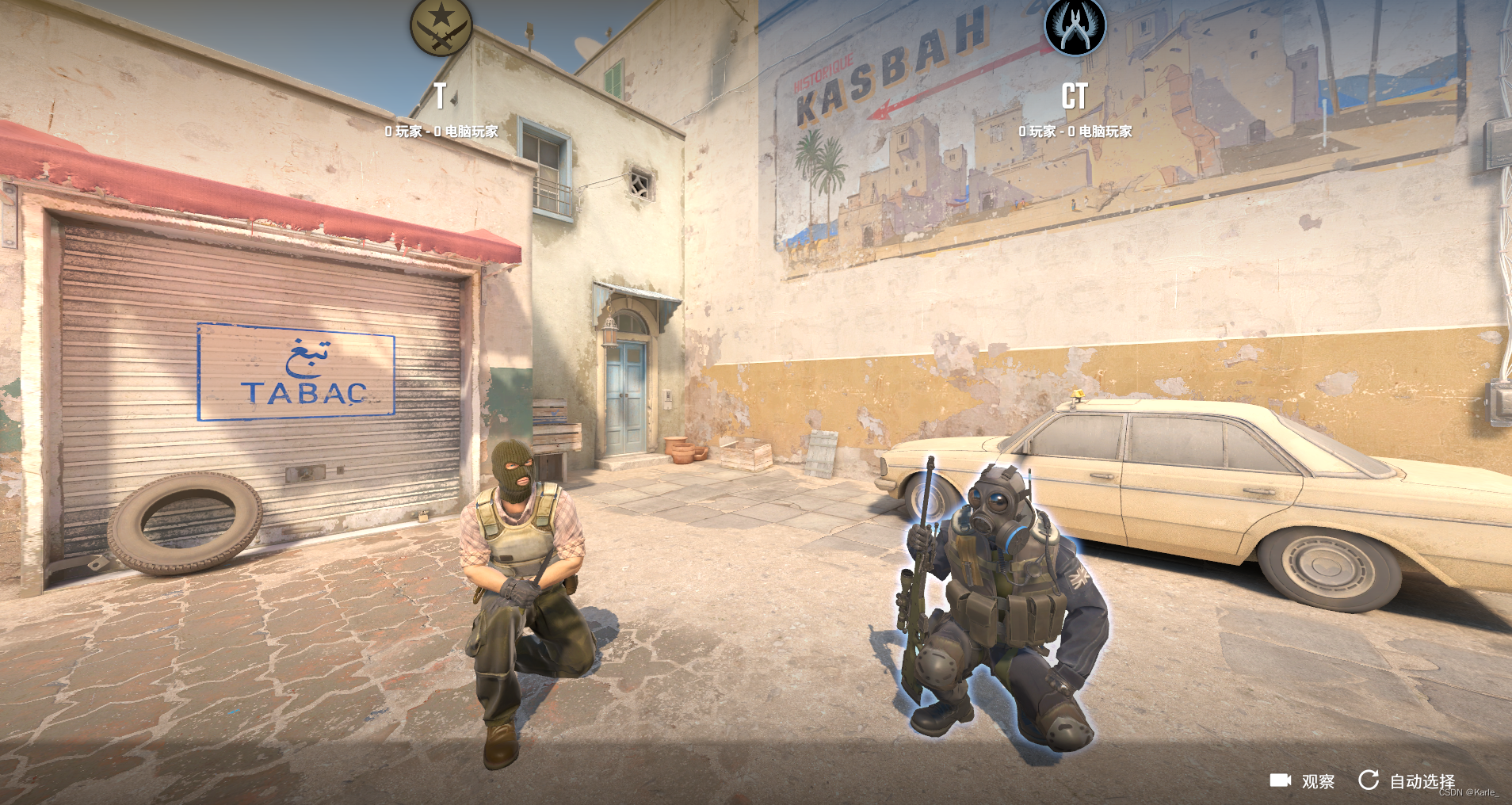The width and height of the screenshot is (1512, 805).
Task: Click the Counter-Terrorist team emblem
Action: coord(1075,26)
